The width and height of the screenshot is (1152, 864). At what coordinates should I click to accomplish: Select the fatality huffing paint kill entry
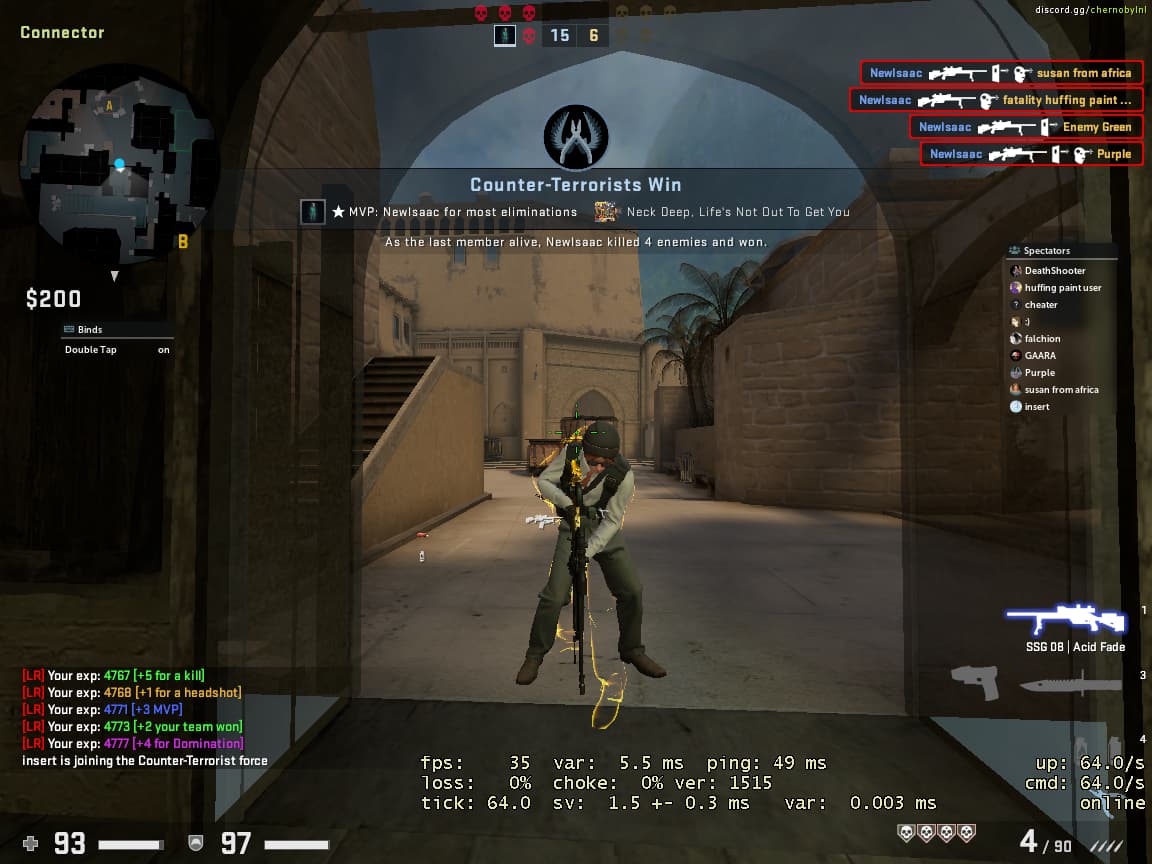996,100
